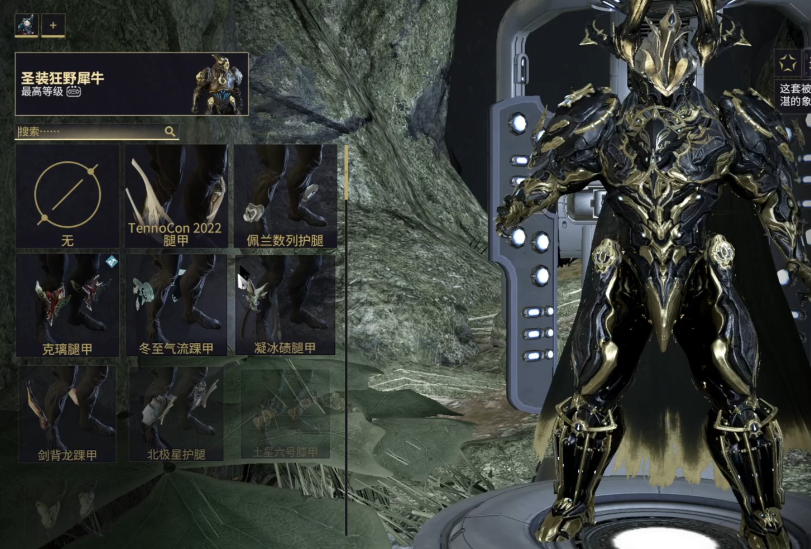Switch to the warframe portrait tab
Screen dimensions: 811x549
pos(26,26)
